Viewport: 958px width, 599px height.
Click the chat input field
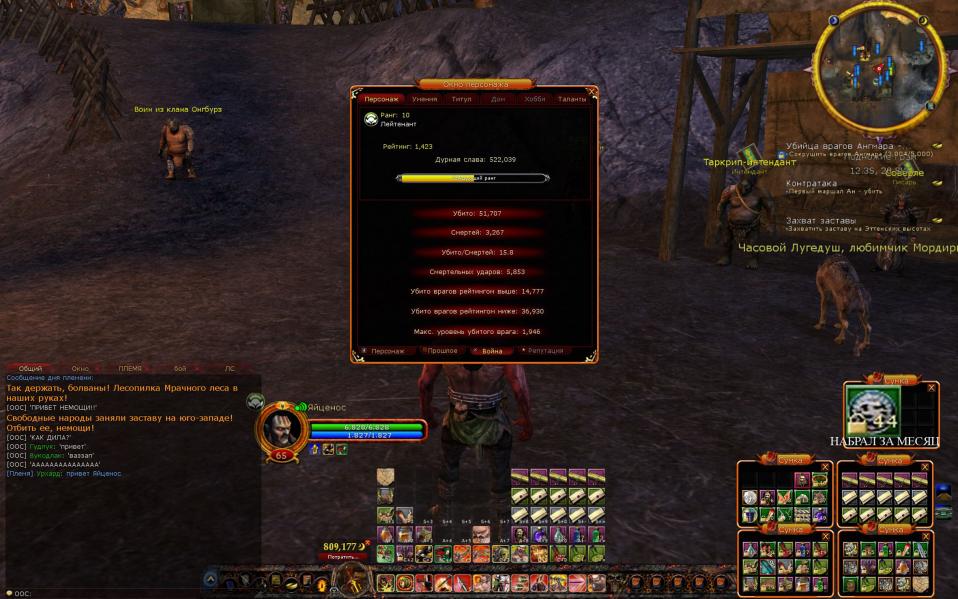click(x=120, y=593)
